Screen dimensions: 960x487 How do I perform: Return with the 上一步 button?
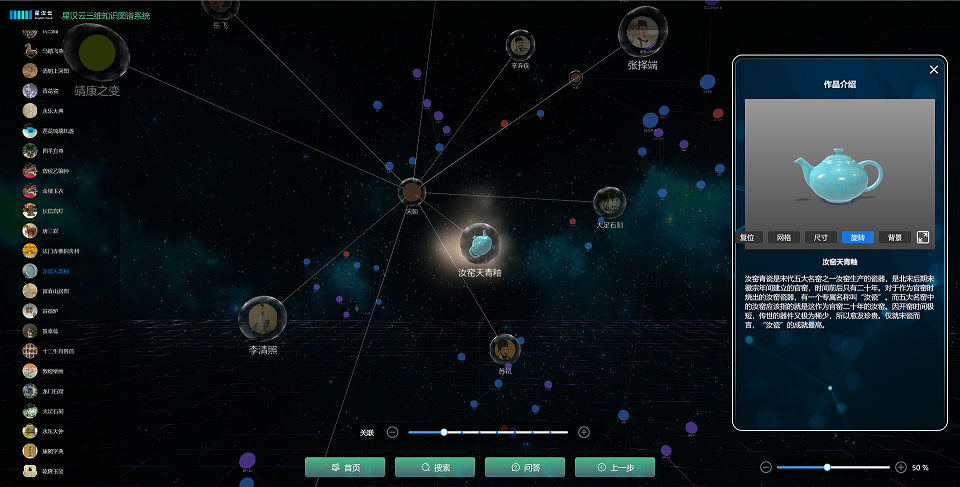click(x=615, y=467)
